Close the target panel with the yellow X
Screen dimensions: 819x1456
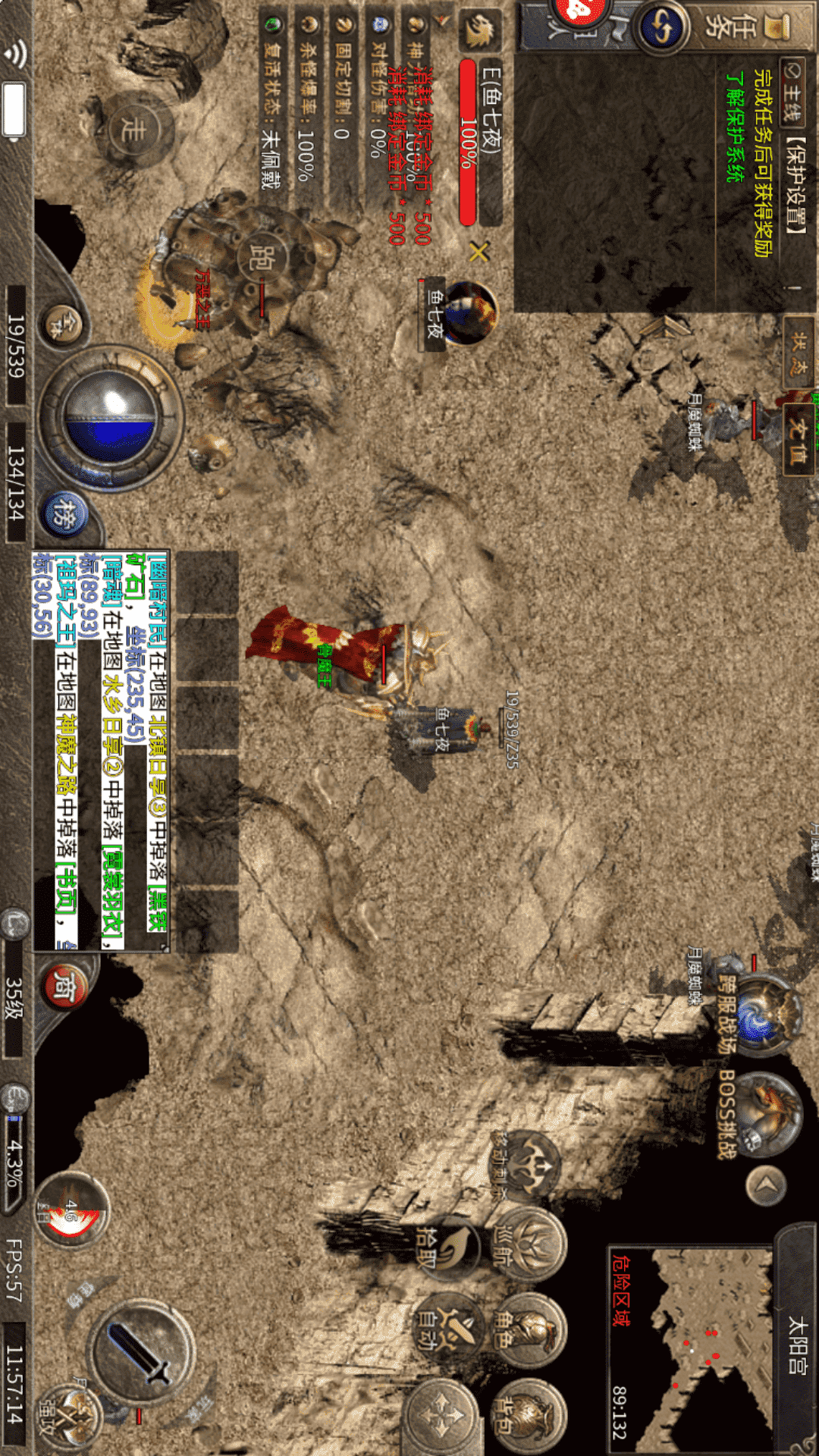point(479,251)
